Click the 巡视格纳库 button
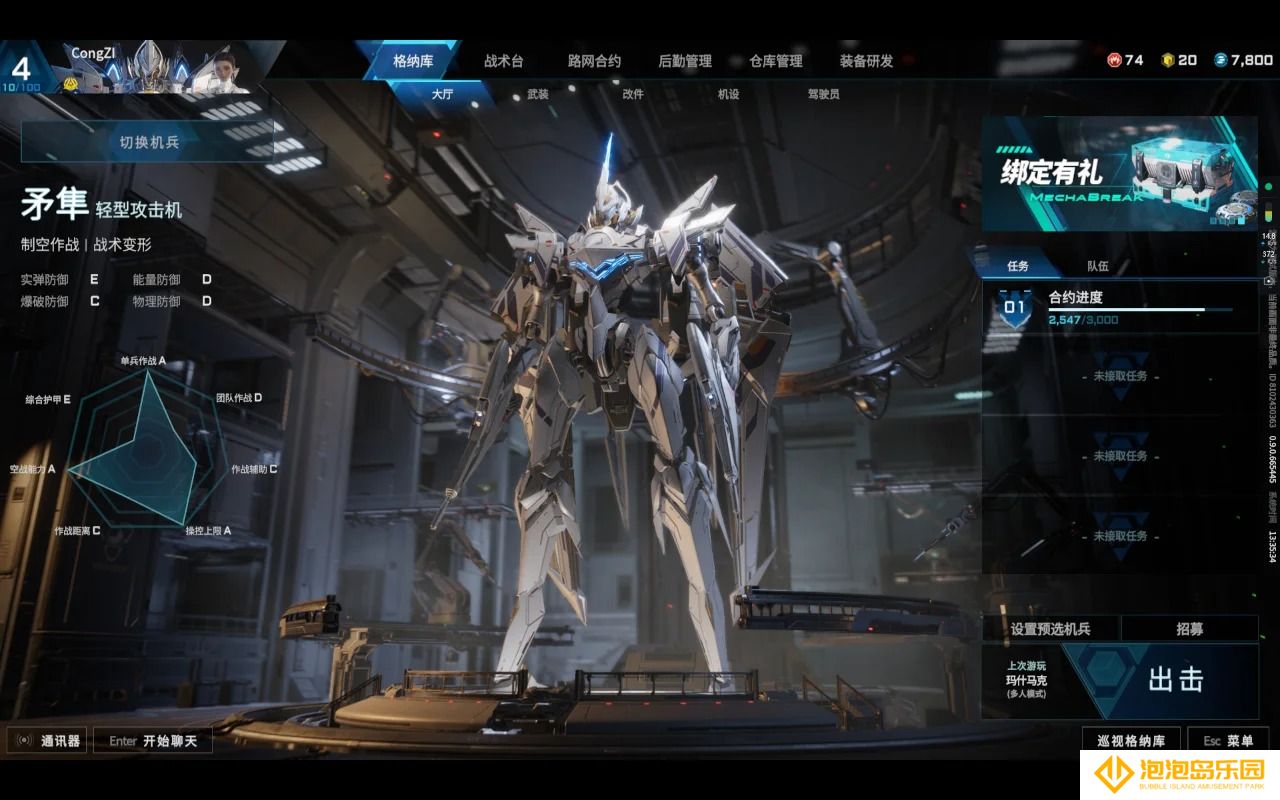This screenshot has height=800, width=1280. tap(1131, 741)
